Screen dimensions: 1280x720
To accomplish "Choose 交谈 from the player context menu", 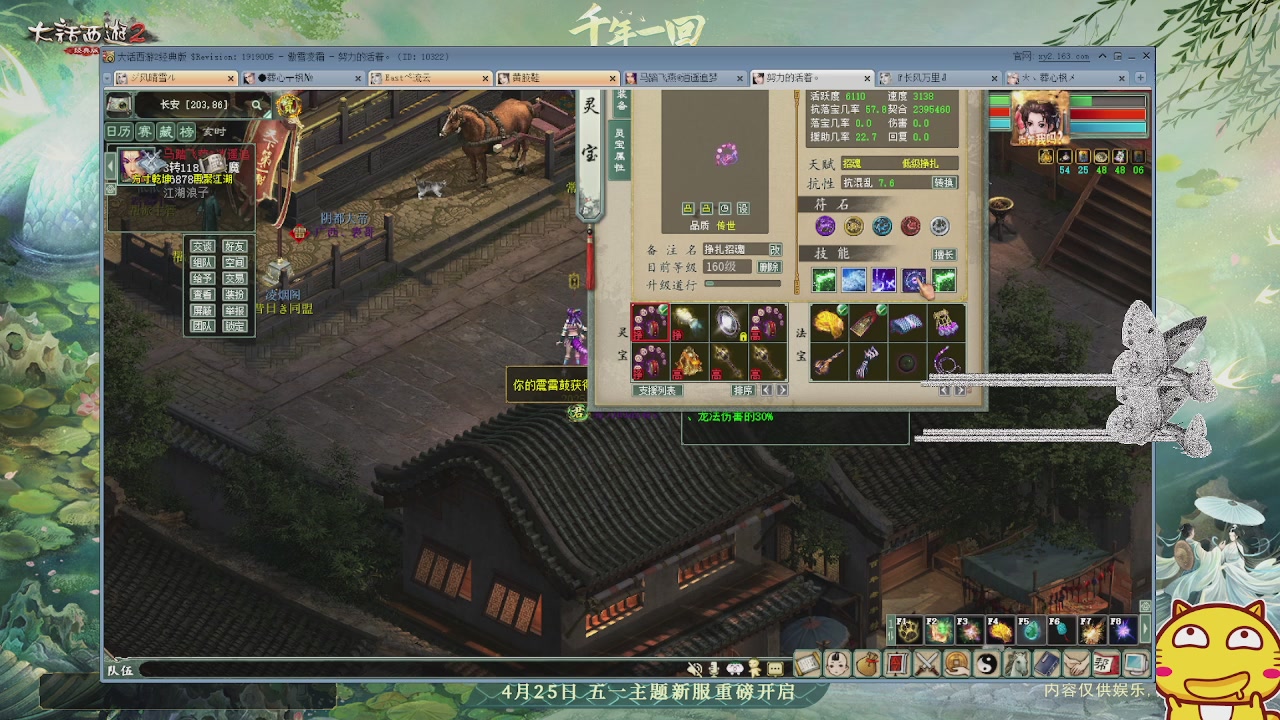I will click(x=203, y=246).
